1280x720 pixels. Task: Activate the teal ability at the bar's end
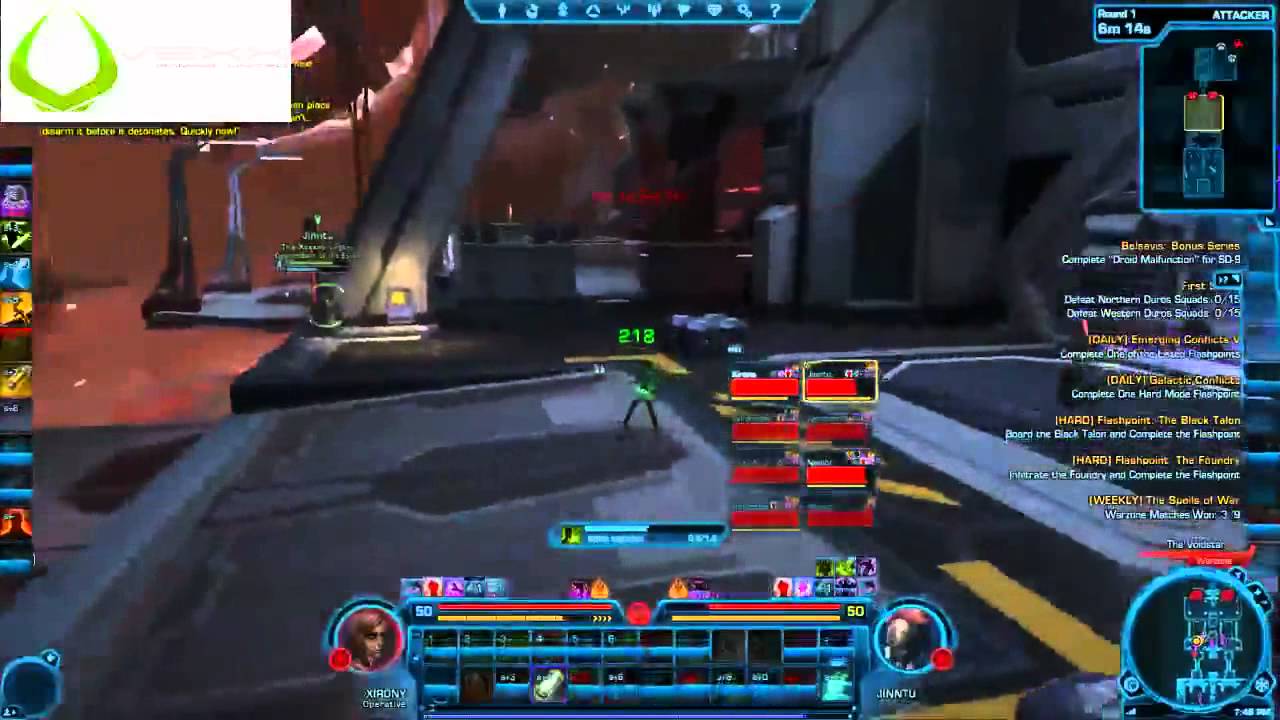[836, 684]
